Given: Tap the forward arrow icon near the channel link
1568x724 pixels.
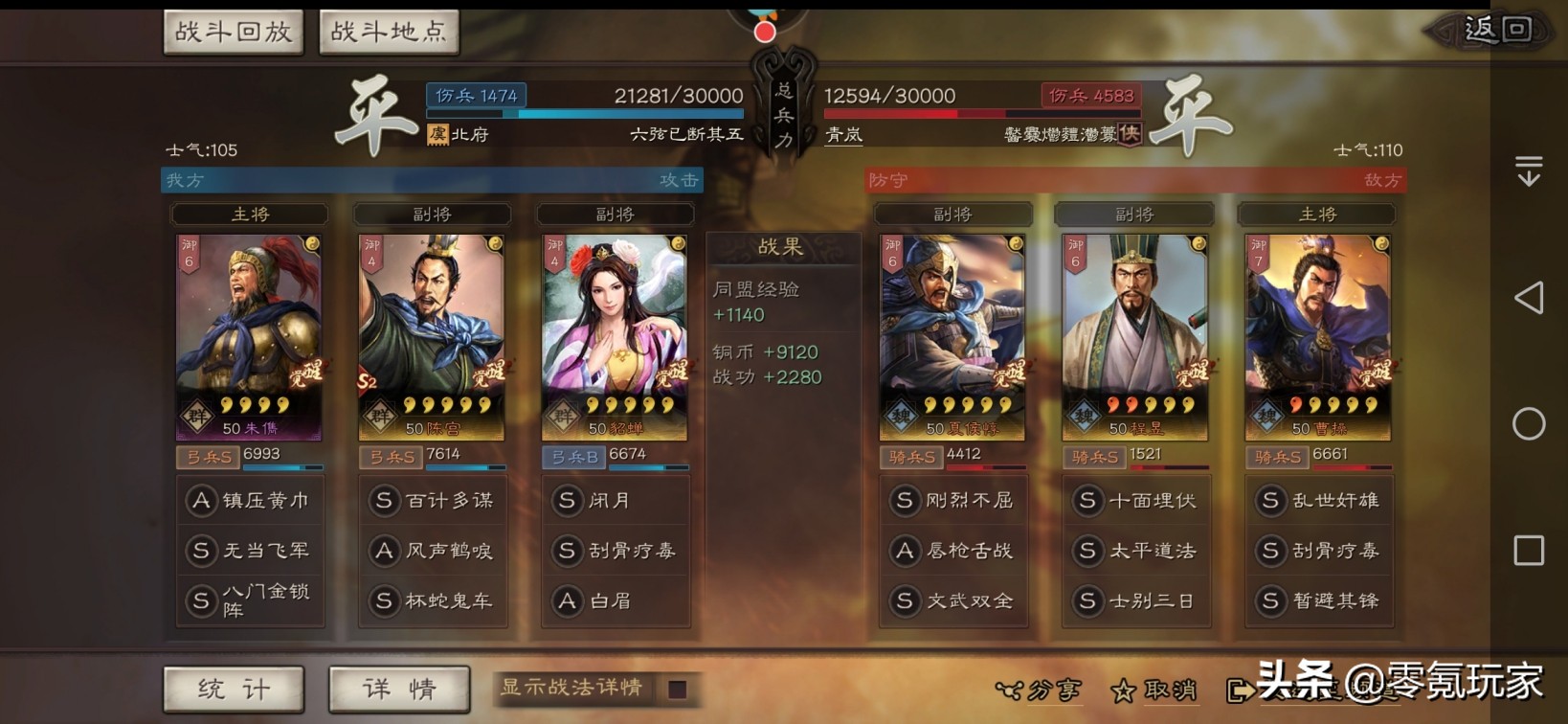Looking at the screenshot, I should click(1243, 691).
